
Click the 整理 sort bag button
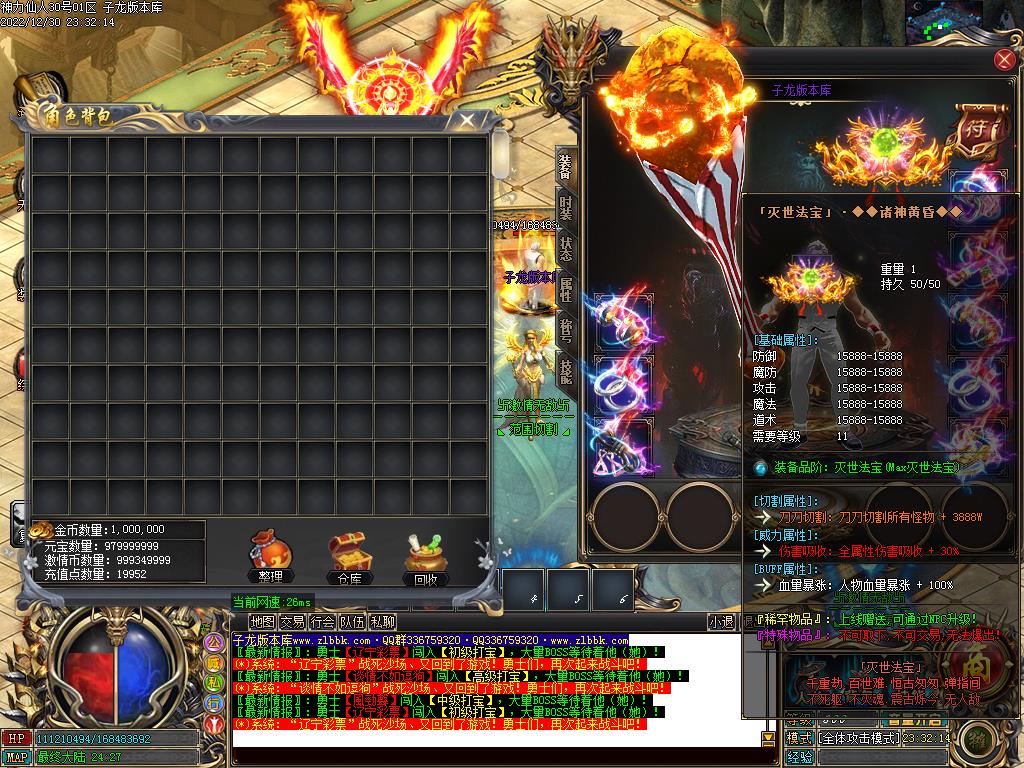pyautogui.click(x=270, y=556)
